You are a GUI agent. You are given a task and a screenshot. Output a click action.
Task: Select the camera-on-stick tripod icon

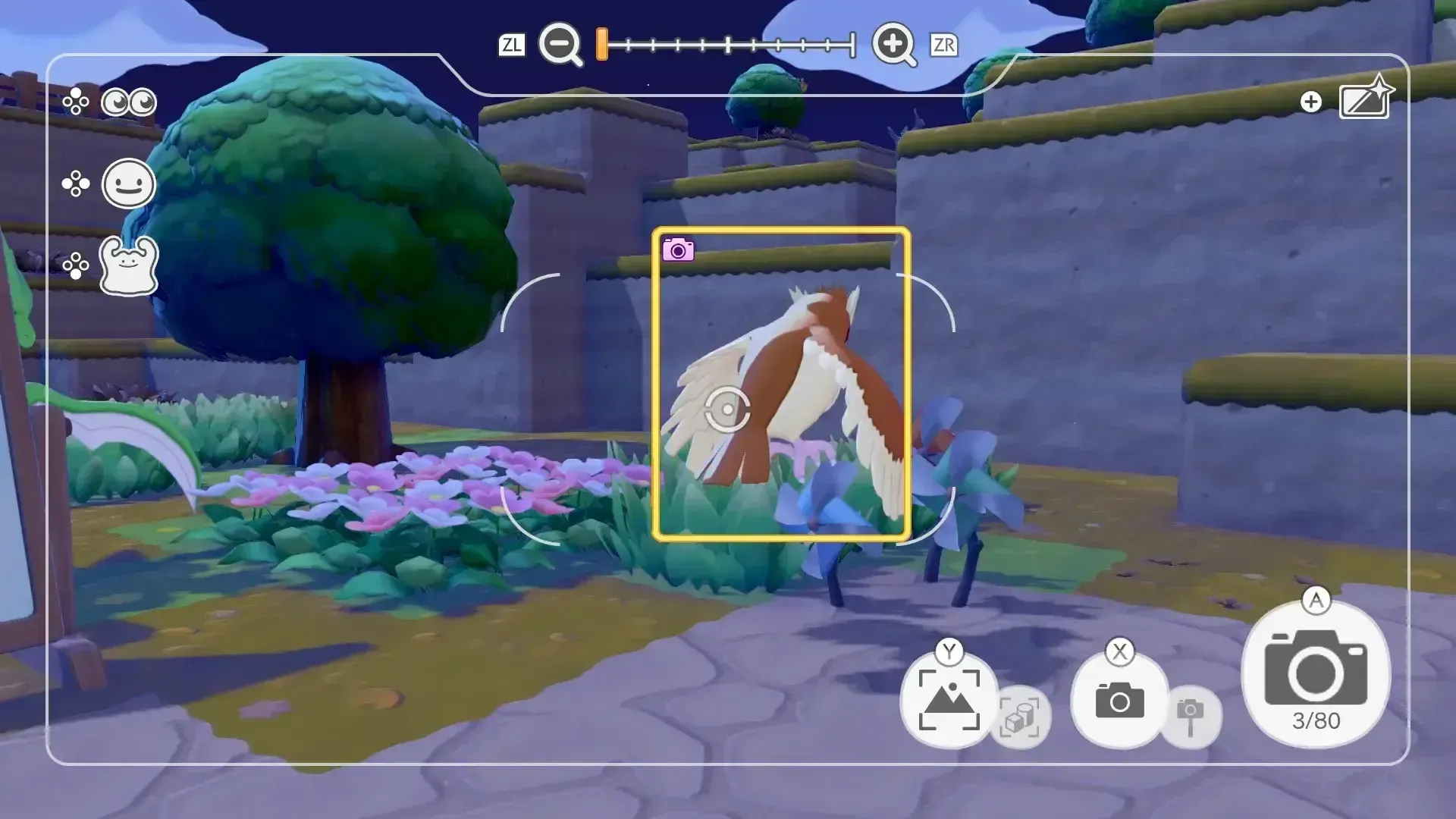pyautogui.click(x=1191, y=716)
